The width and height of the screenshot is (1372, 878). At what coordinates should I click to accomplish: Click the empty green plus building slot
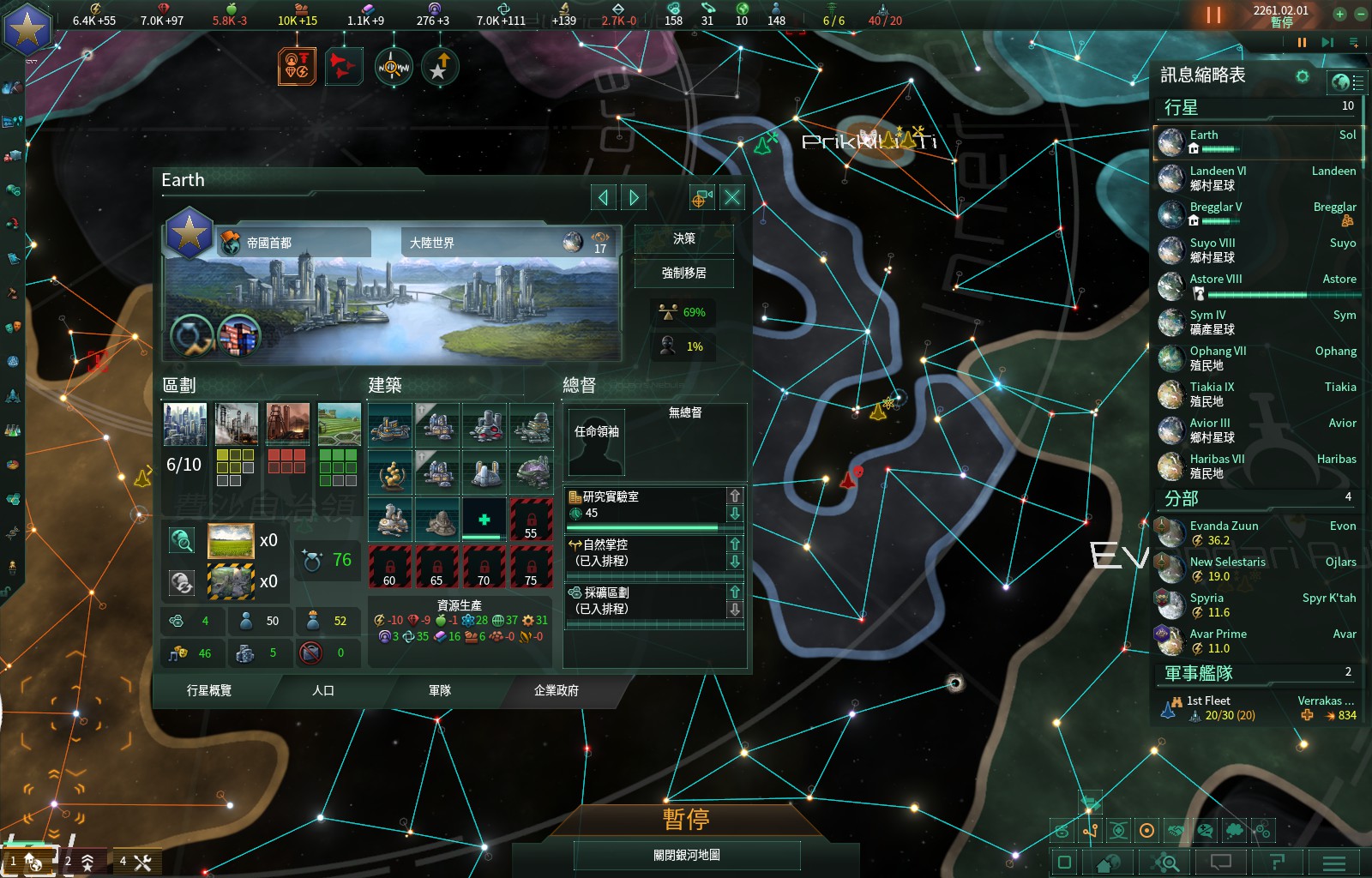pos(484,520)
